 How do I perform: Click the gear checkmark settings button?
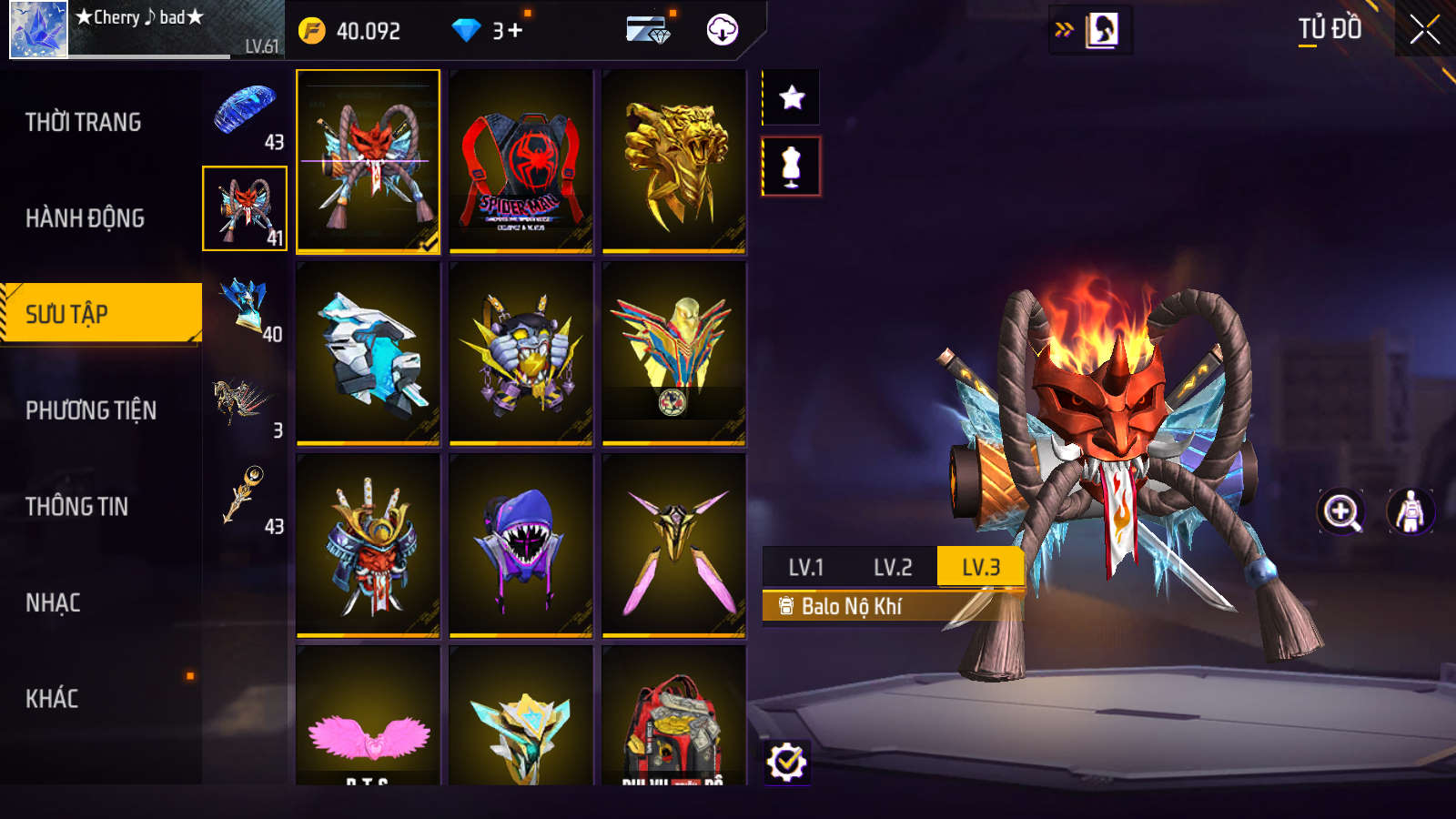(x=786, y=763)
